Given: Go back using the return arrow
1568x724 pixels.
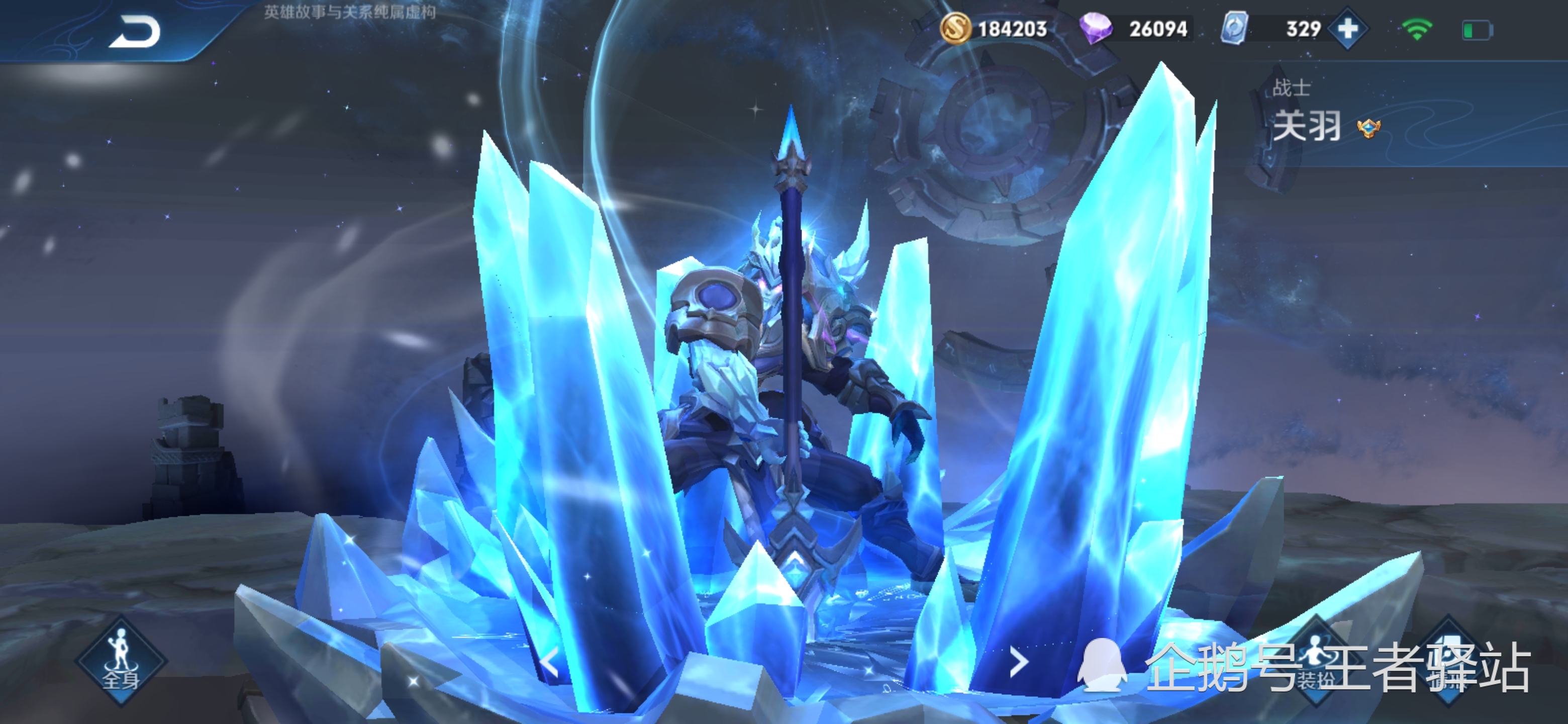Looking at the screenshot, I should coord(135,32).
